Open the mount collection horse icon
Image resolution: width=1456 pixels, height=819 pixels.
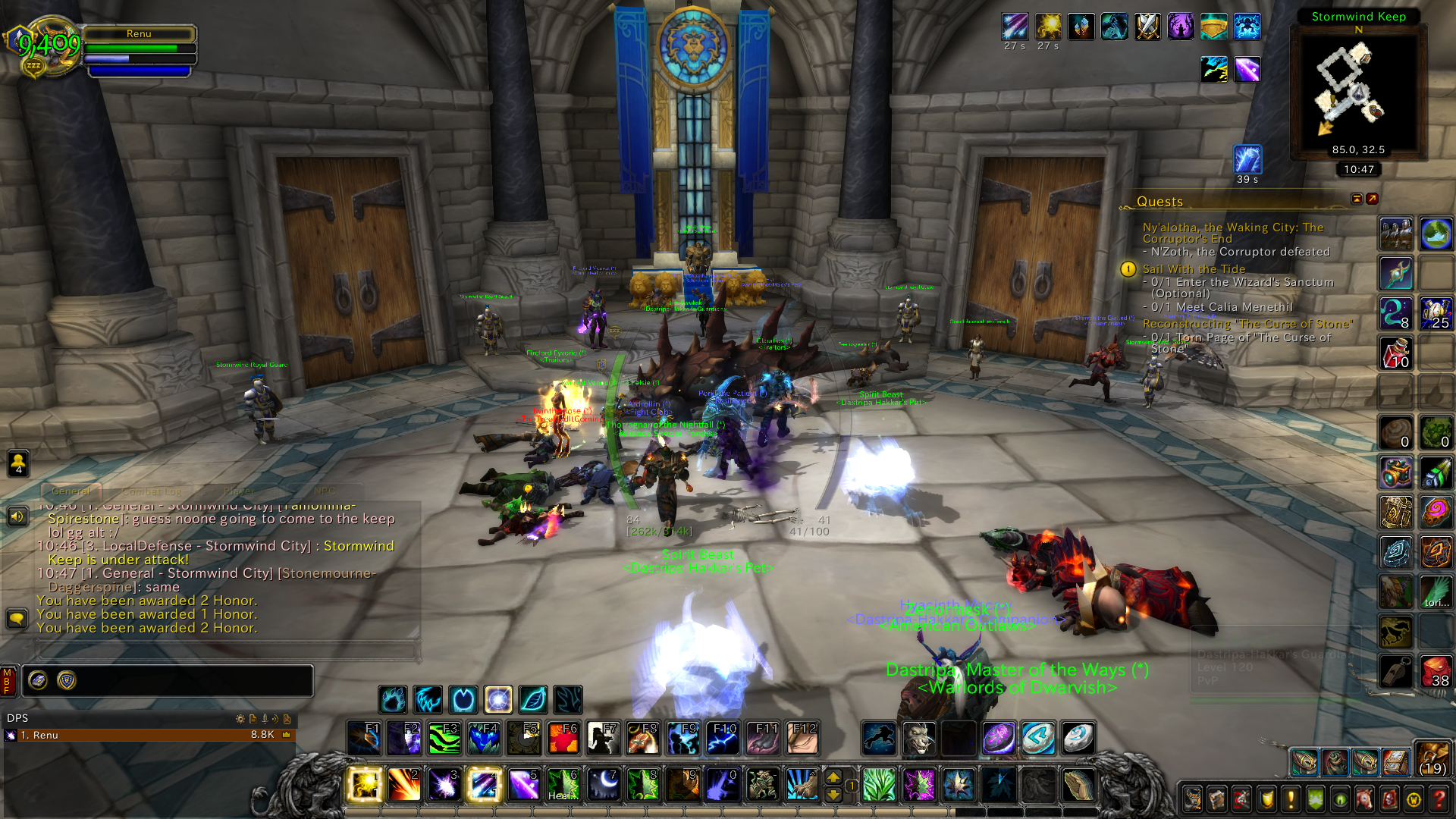coord(1364,799)
